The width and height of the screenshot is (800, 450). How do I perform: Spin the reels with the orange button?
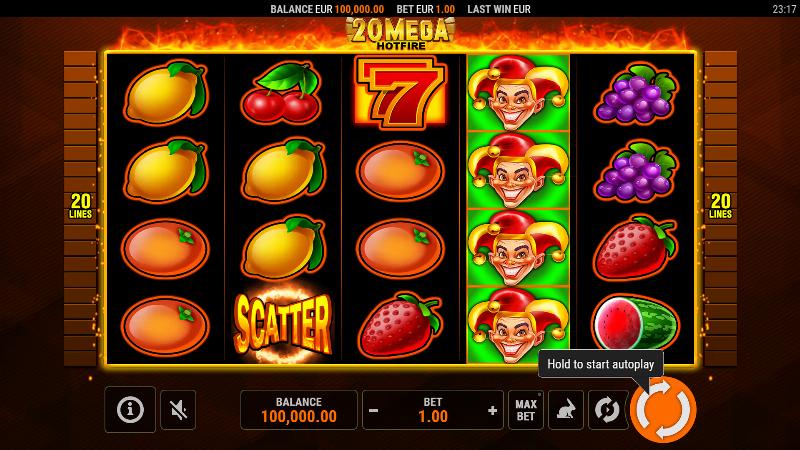click(663, 409)
